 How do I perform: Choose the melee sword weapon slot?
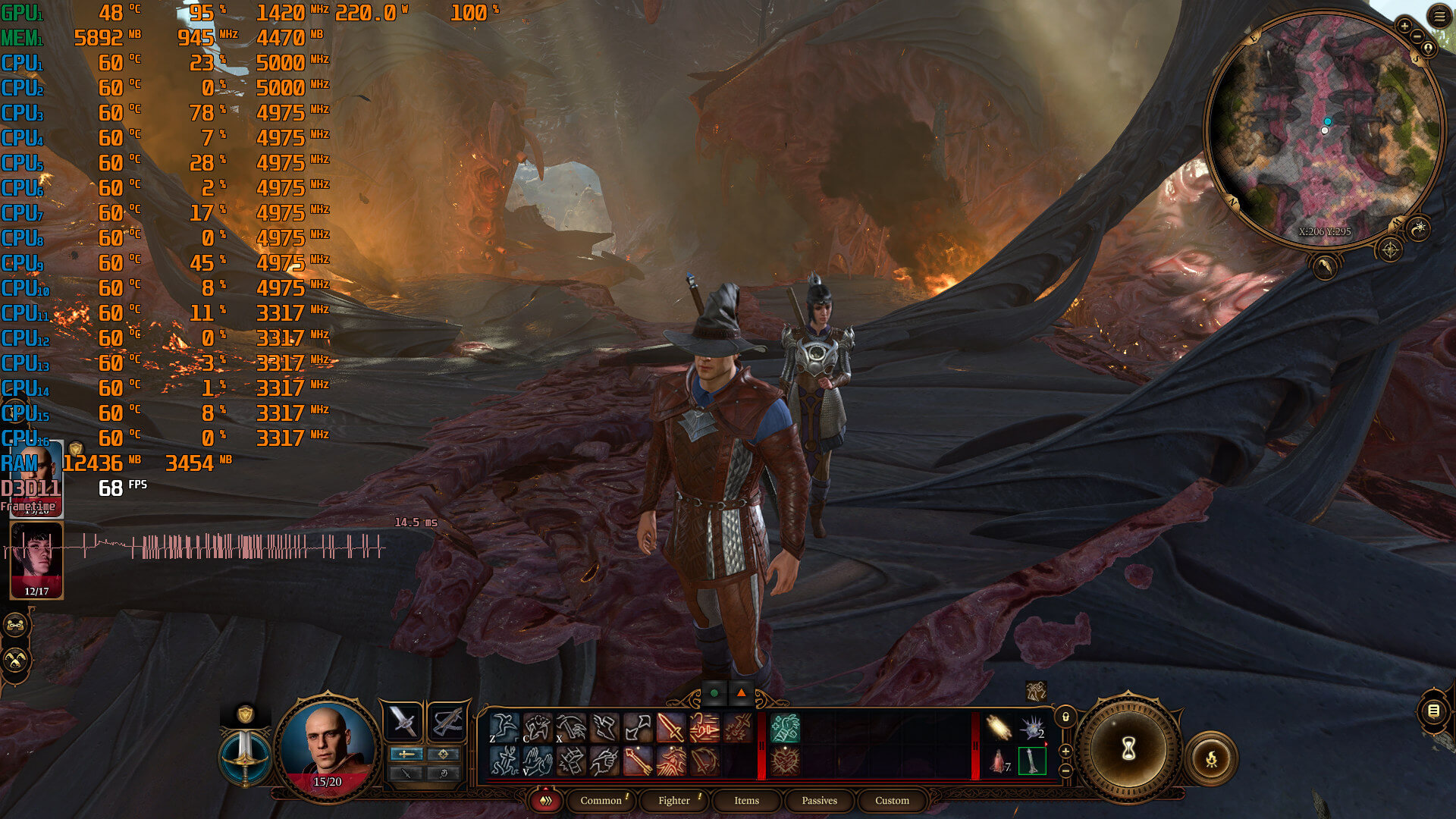(x=402, y=721)
